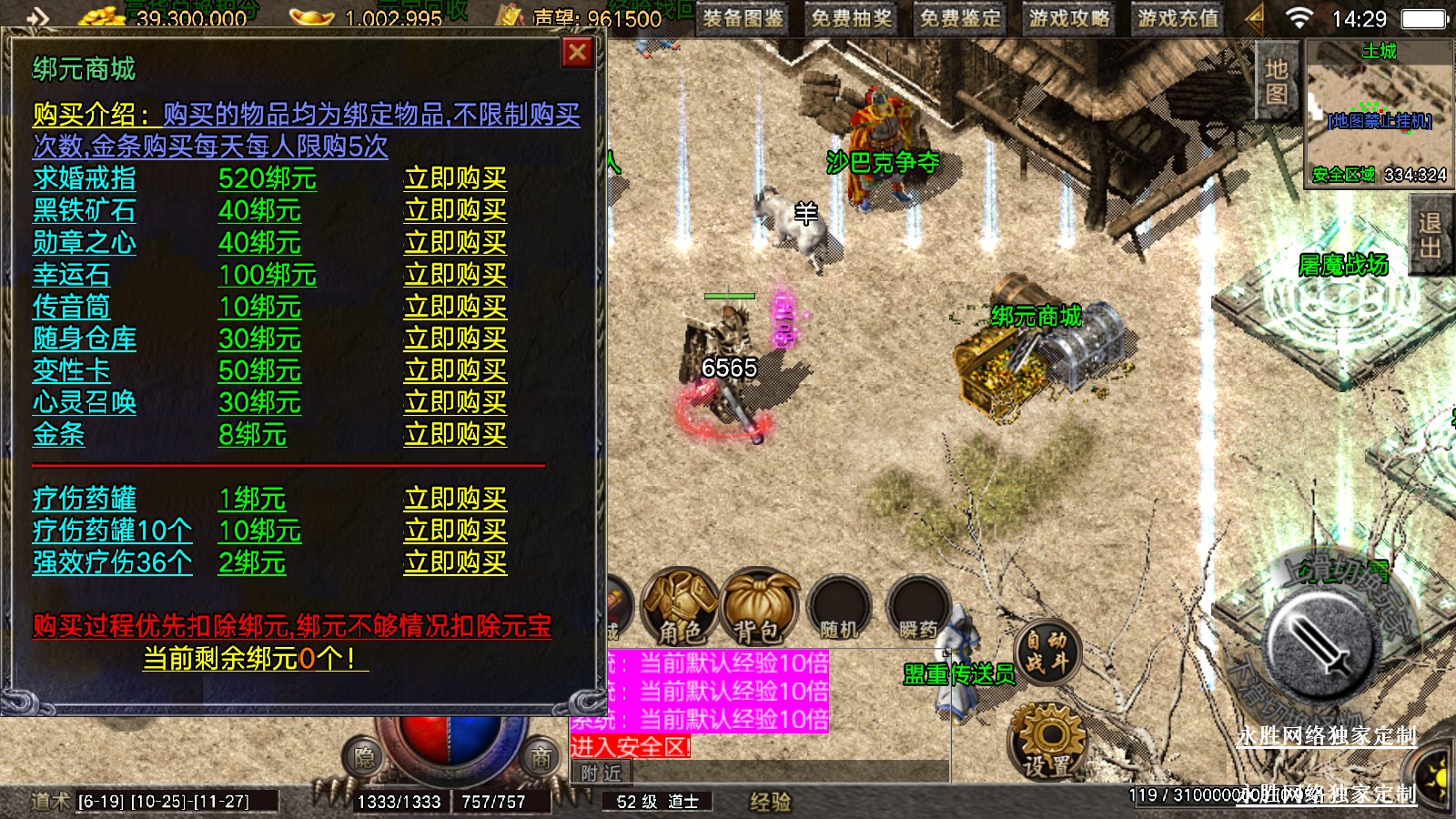Open the 游戏攻略 guide
Image resolution: width=1456 pixels, height=819 pixels.
[1069, 18]
